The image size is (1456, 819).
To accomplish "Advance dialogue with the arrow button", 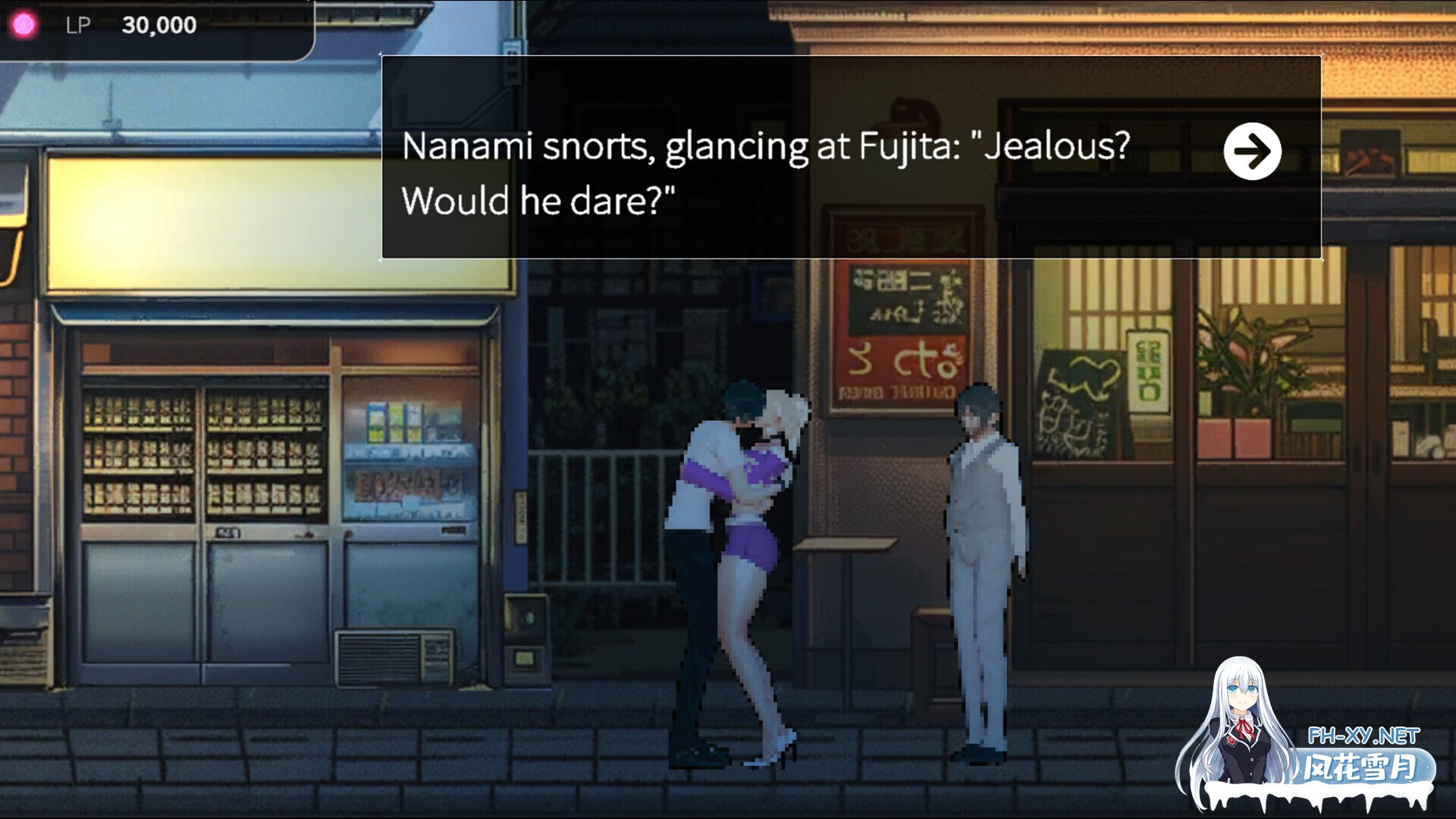I will [x=1252, y=151].
